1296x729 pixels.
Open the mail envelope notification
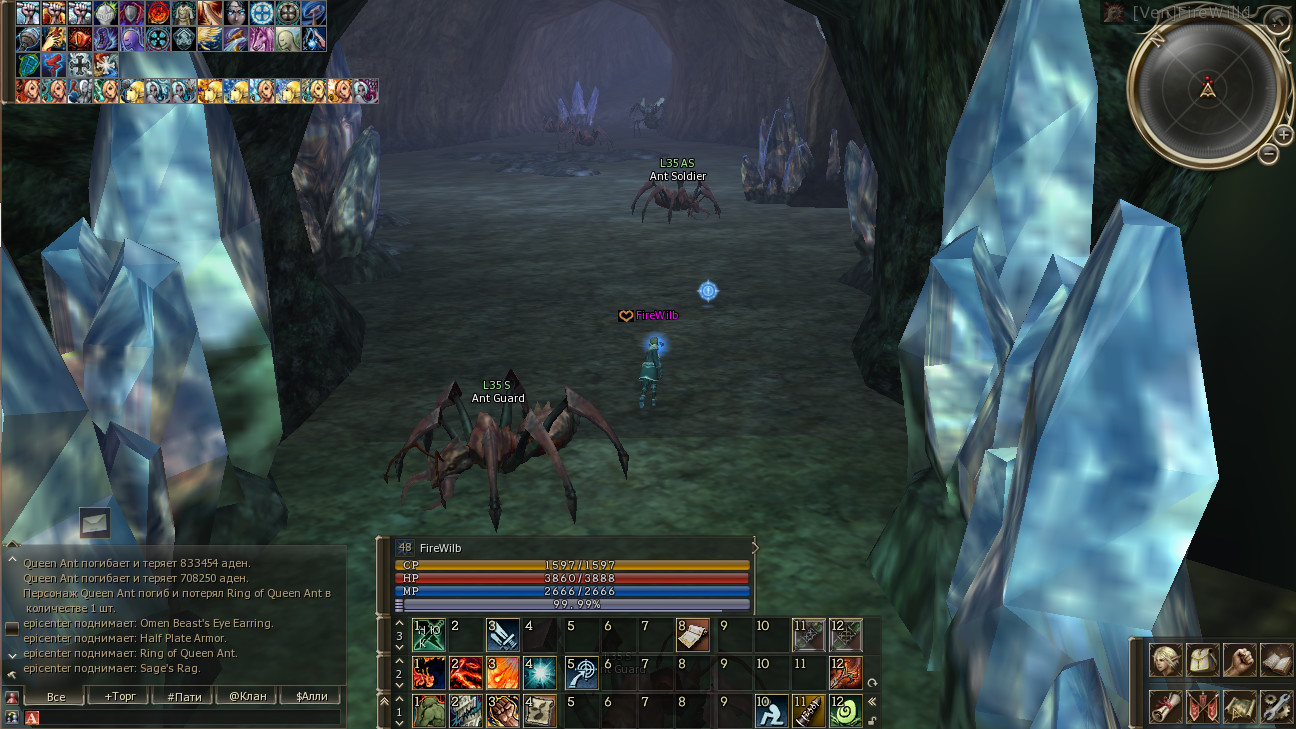click(x=95, y=522)
